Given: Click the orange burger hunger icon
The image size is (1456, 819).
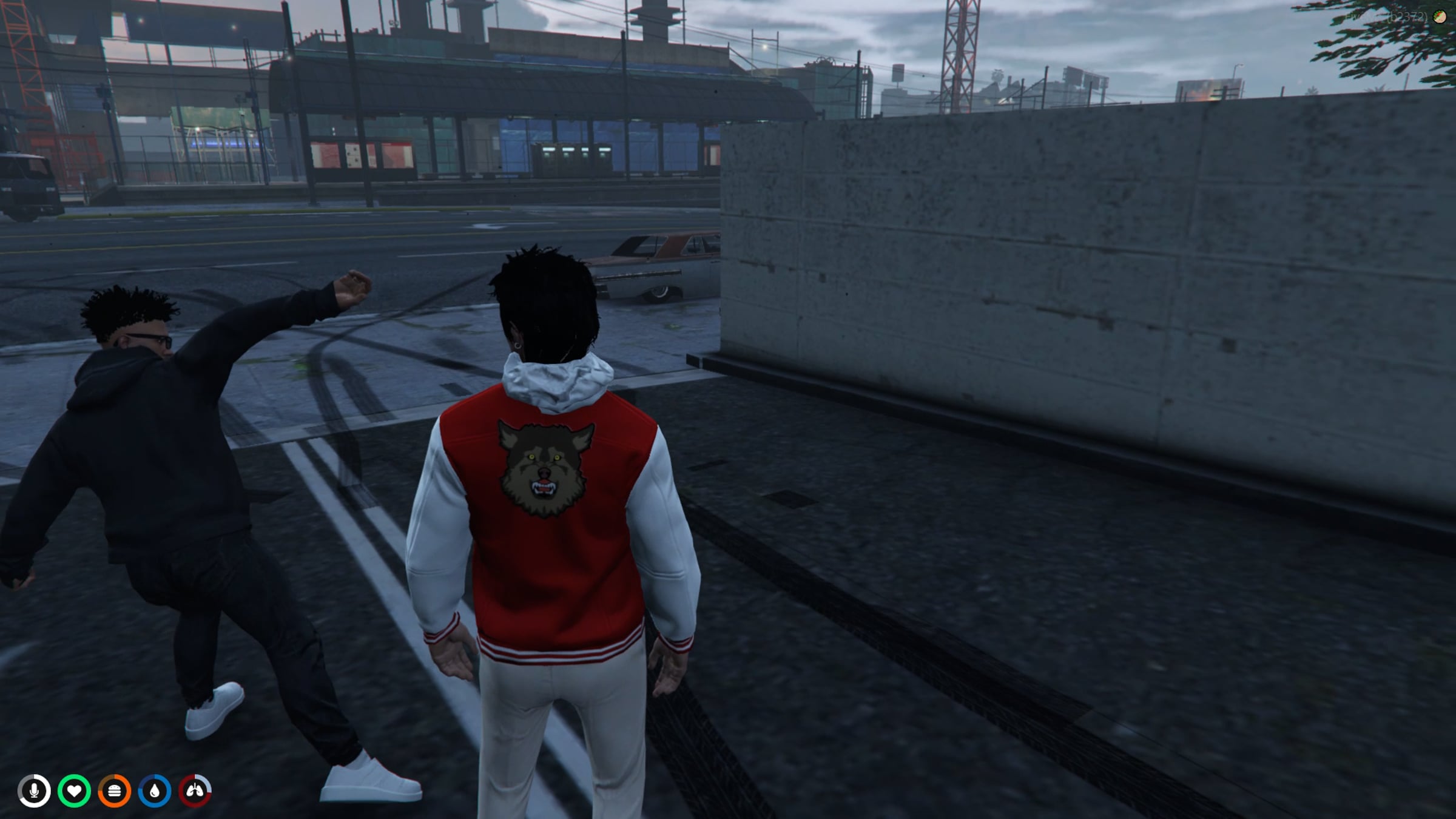Looking at the screenshot, I should (114, 791).
